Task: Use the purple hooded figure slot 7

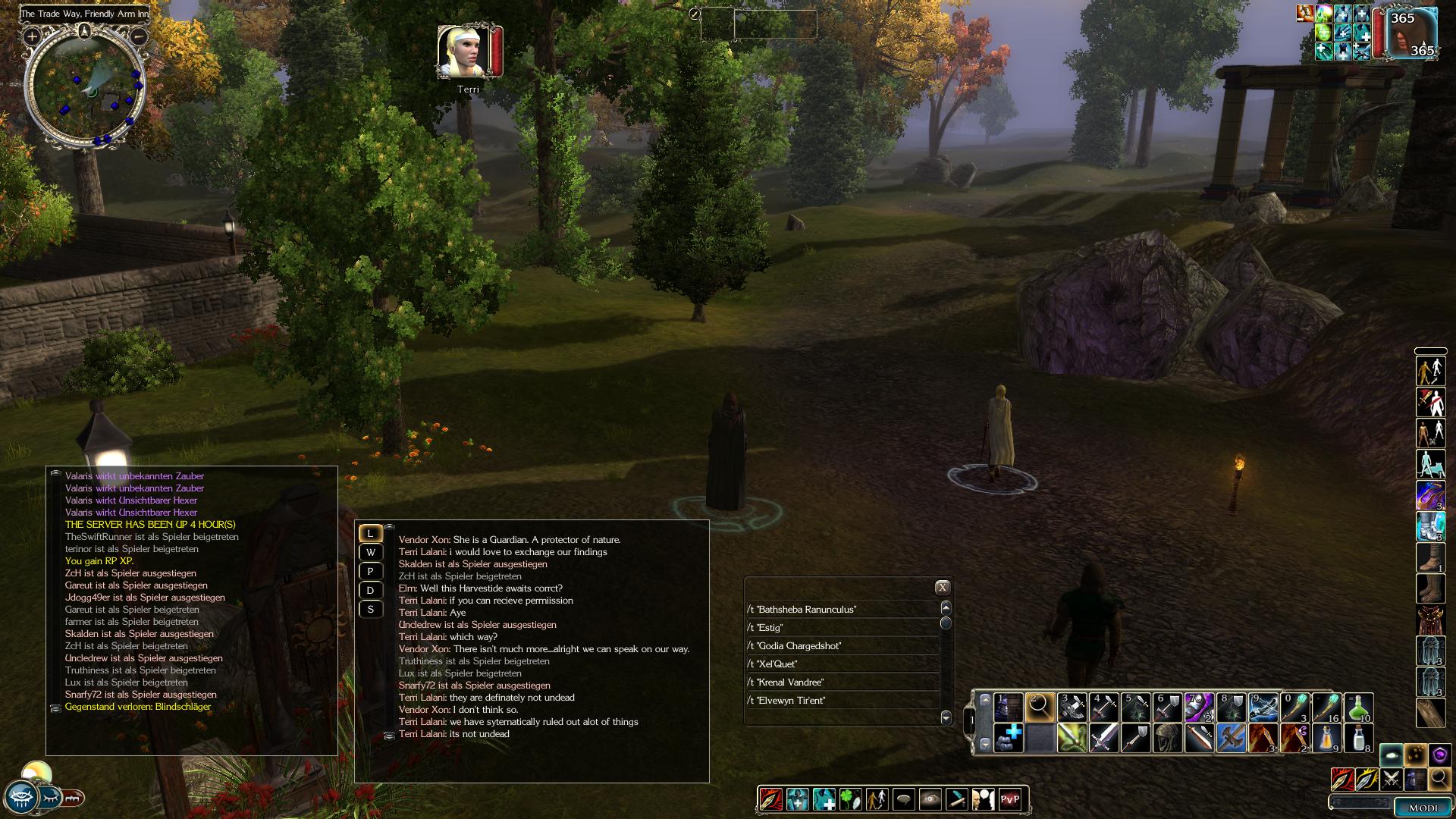Action: [x=1199, y=708]
